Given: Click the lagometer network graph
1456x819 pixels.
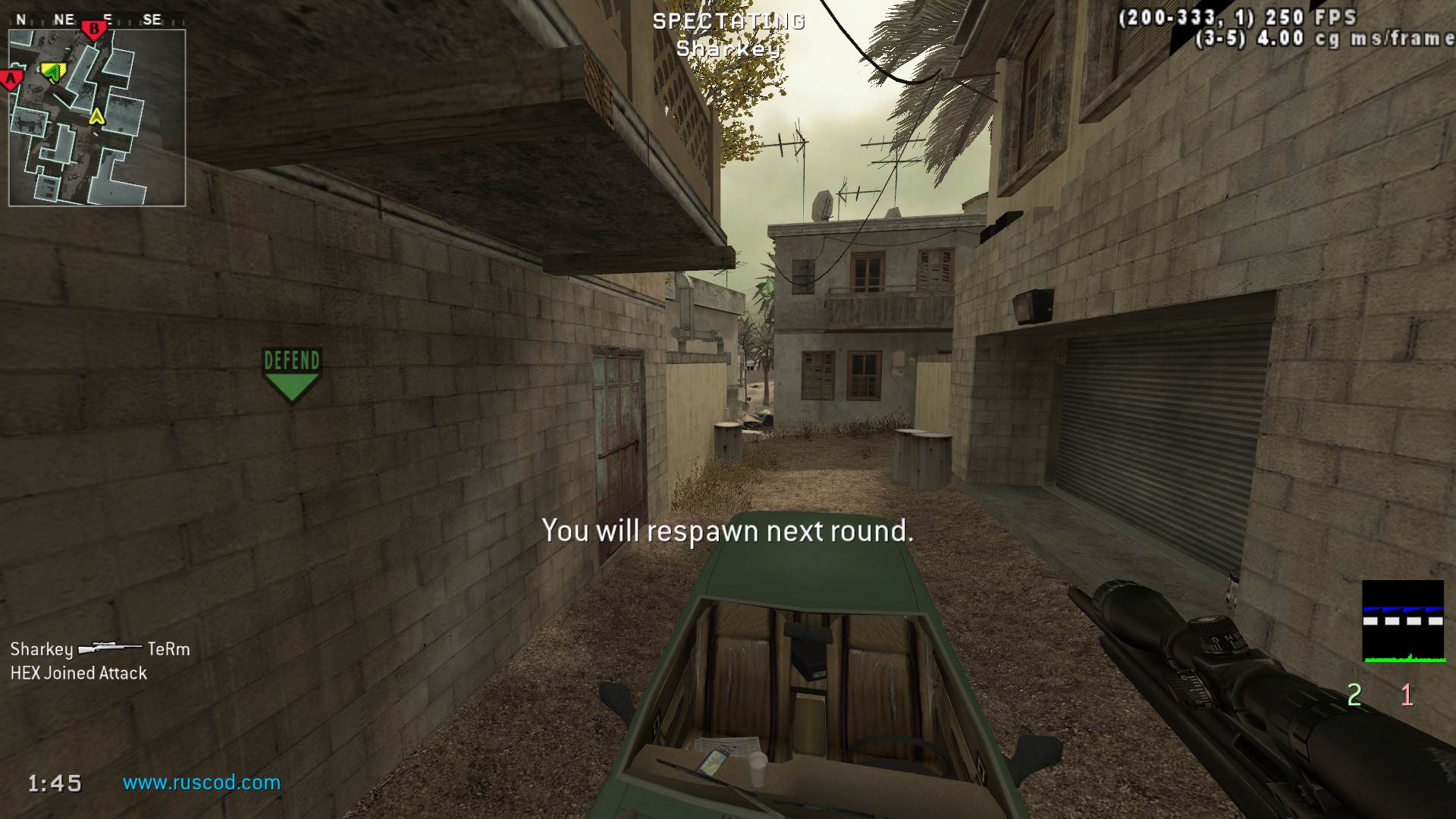Looking at the screenshot, I should coord(1403,621).
